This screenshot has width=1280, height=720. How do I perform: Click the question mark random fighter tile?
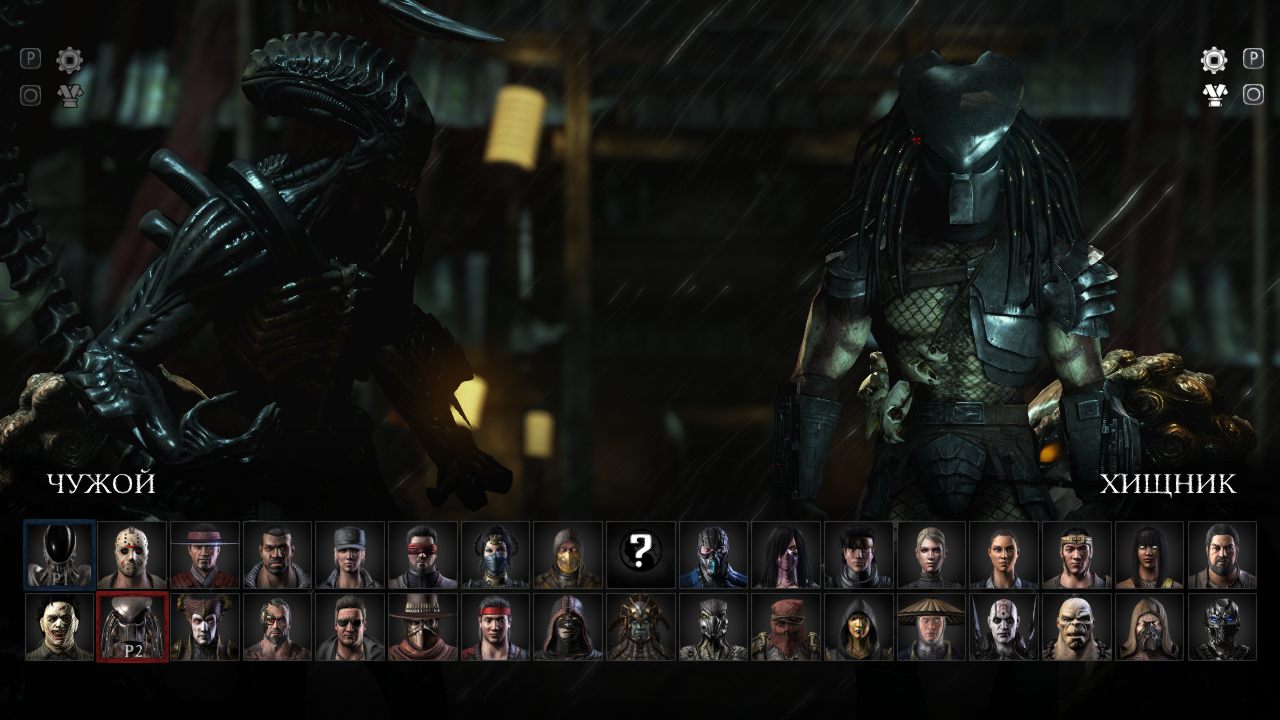tap(641, 554)
